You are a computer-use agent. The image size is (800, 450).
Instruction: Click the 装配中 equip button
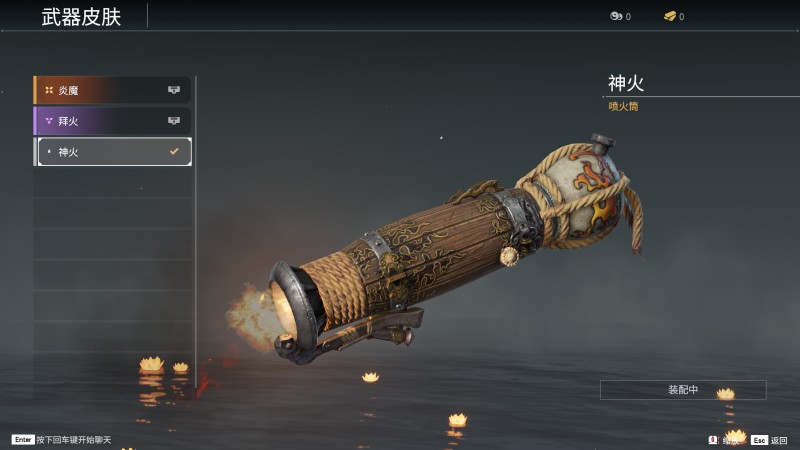tap(683, 390)
